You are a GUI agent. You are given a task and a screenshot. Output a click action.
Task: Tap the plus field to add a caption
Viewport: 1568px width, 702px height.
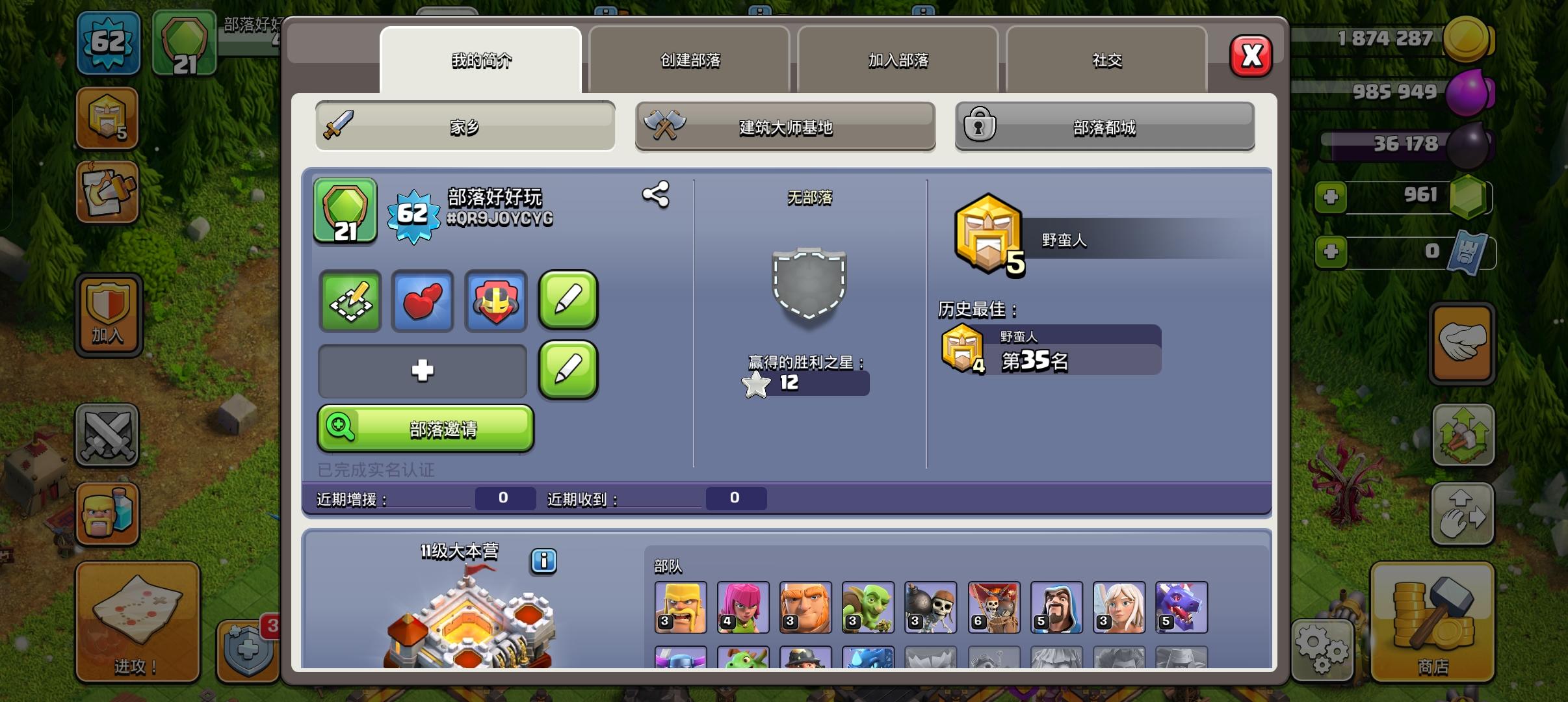click(x=422, y=370)
